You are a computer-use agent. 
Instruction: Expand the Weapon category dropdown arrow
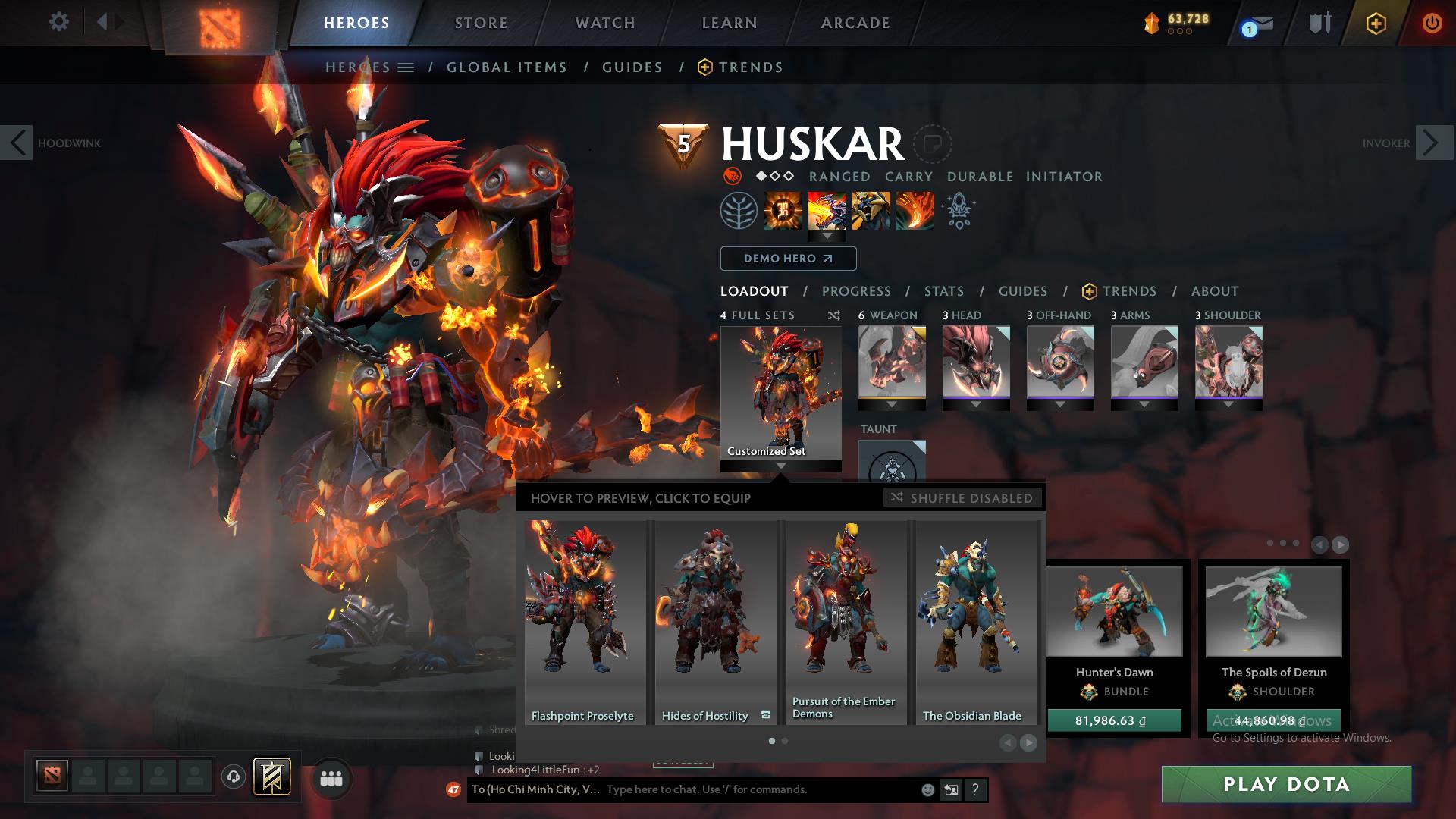click(892, 405)
